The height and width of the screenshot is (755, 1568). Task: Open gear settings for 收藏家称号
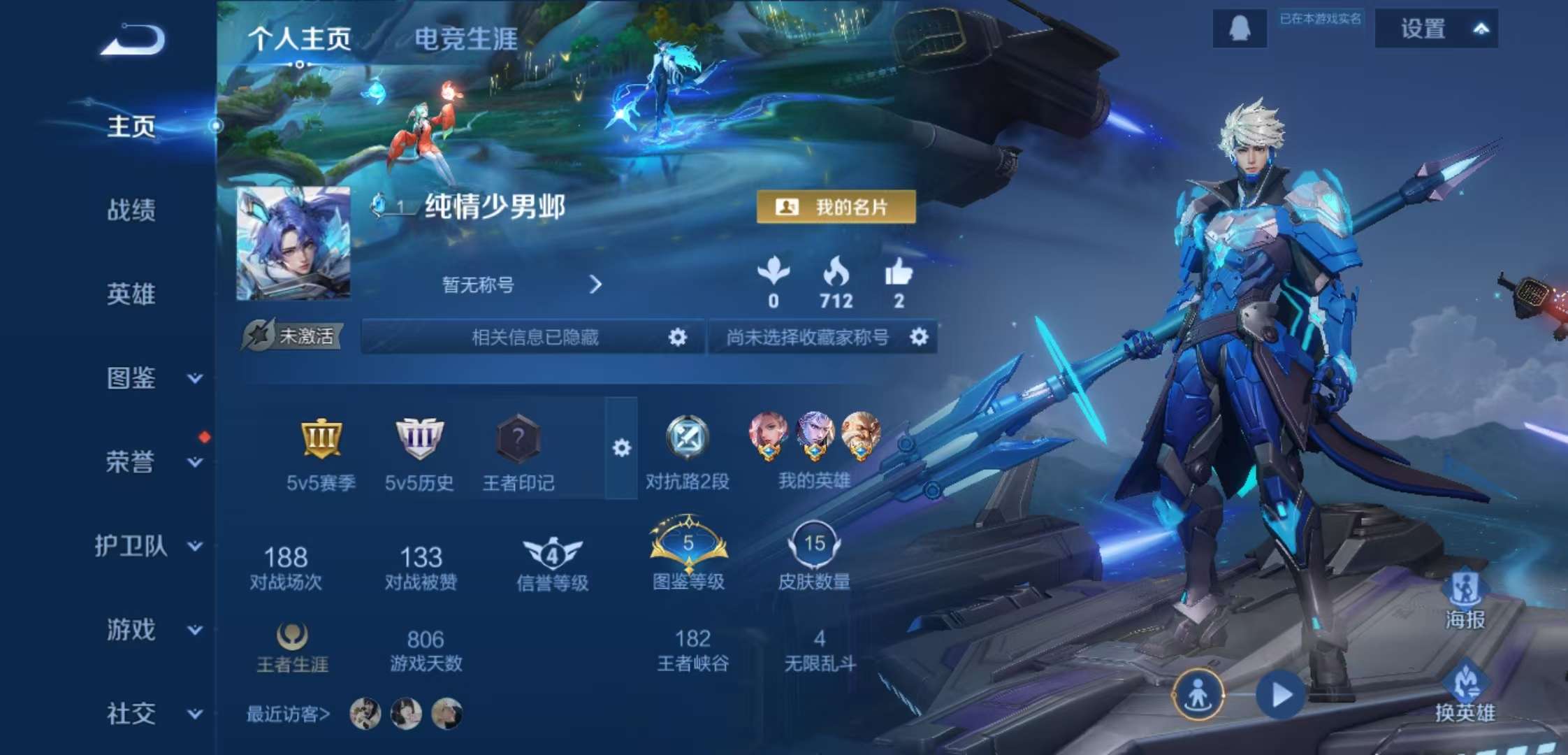pyautogui.click(x=920, y=336)
